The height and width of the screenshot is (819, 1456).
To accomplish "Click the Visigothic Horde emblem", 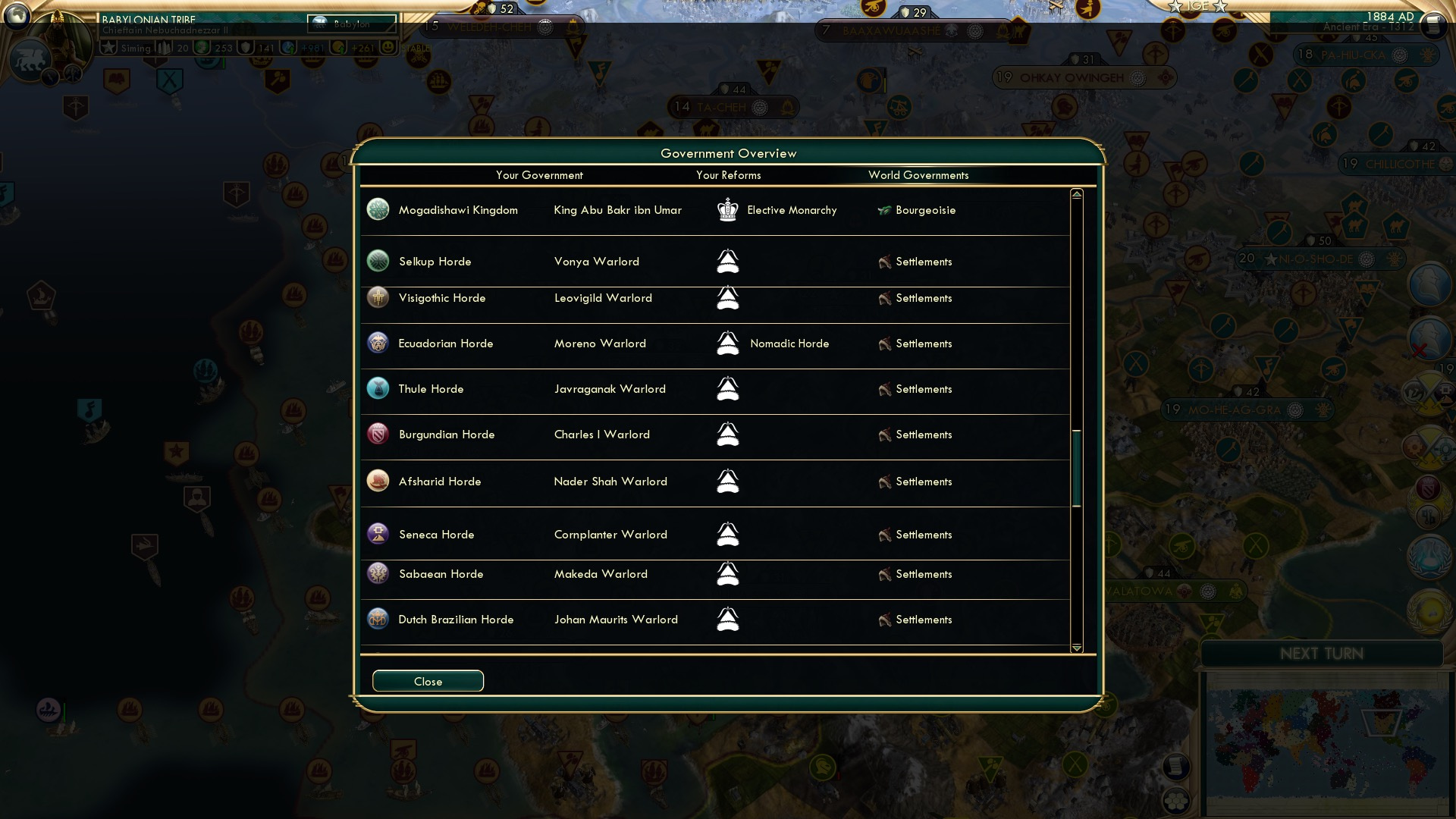I will pos(378,297).
